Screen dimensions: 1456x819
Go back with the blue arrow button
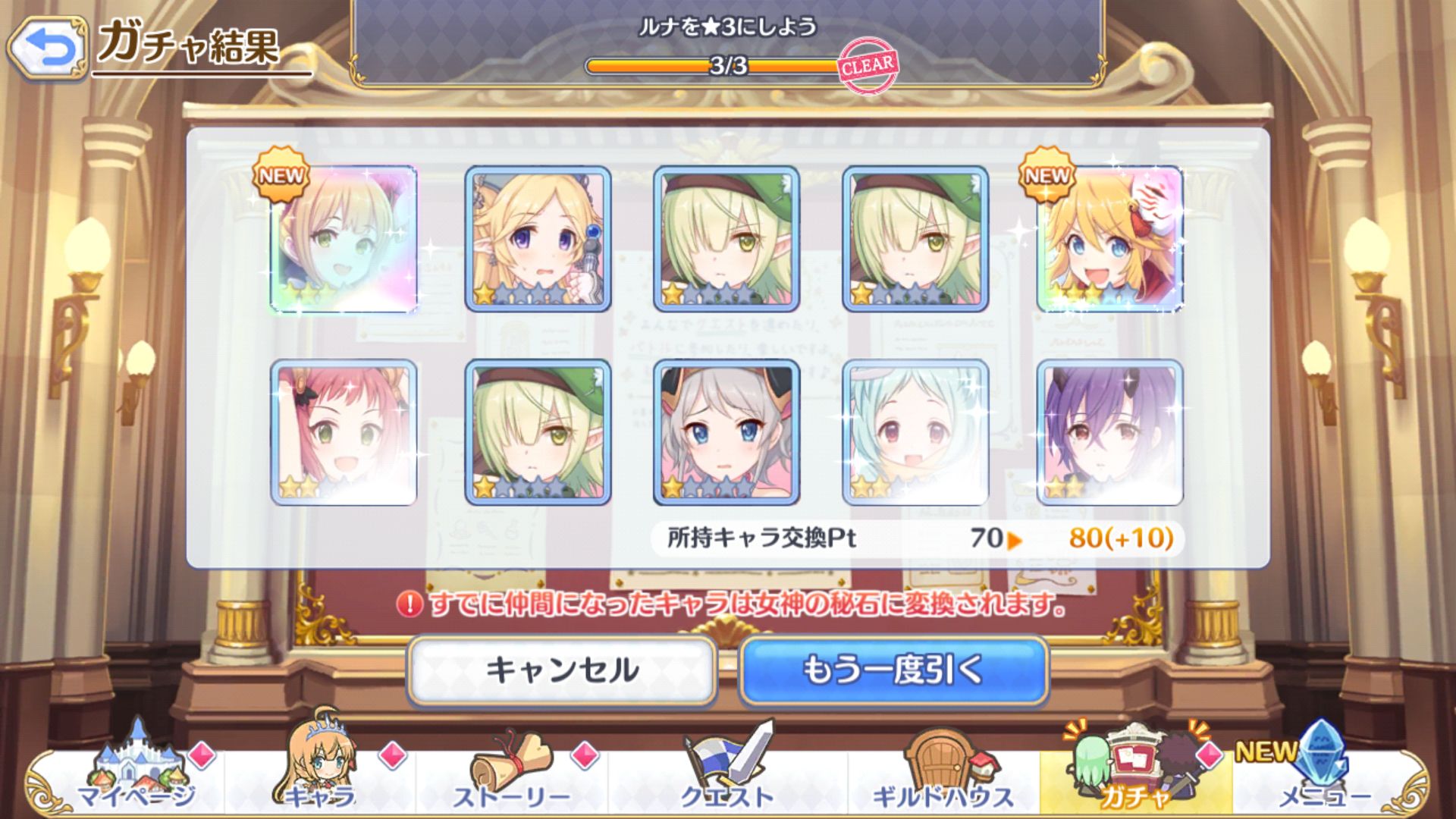[x=47, y=47]
